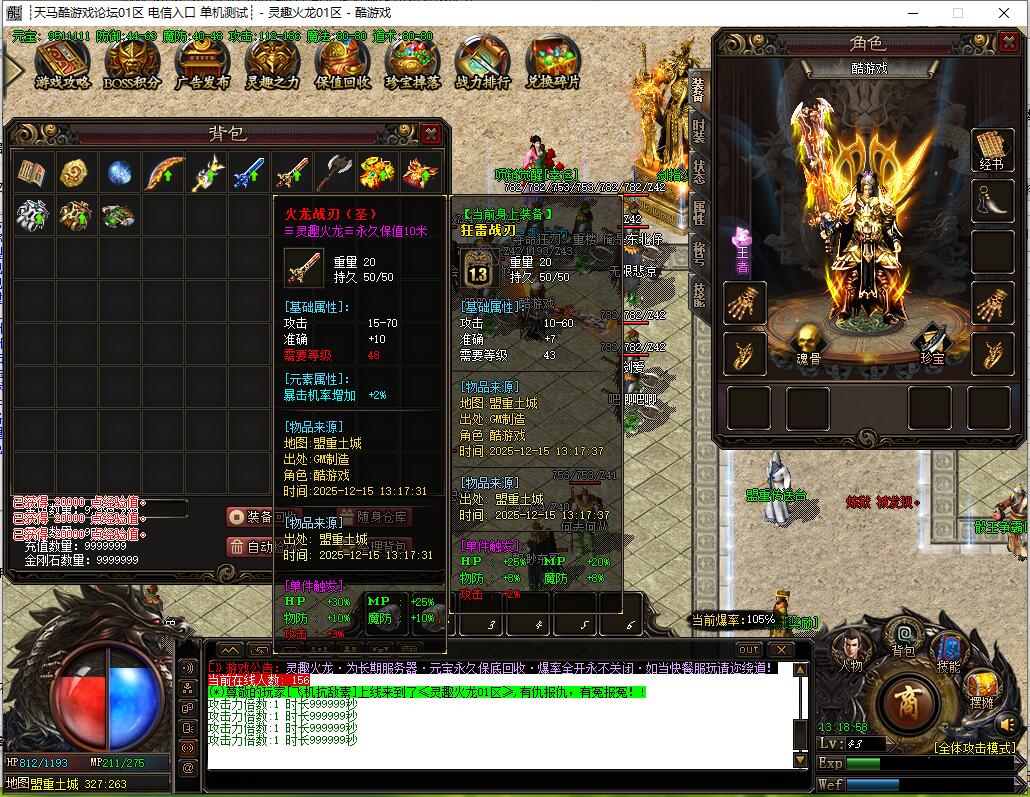Viewport: 1030px width, 797px height.
Task: Switch to the 时装 fashion tab
Action: click(699, 130)
